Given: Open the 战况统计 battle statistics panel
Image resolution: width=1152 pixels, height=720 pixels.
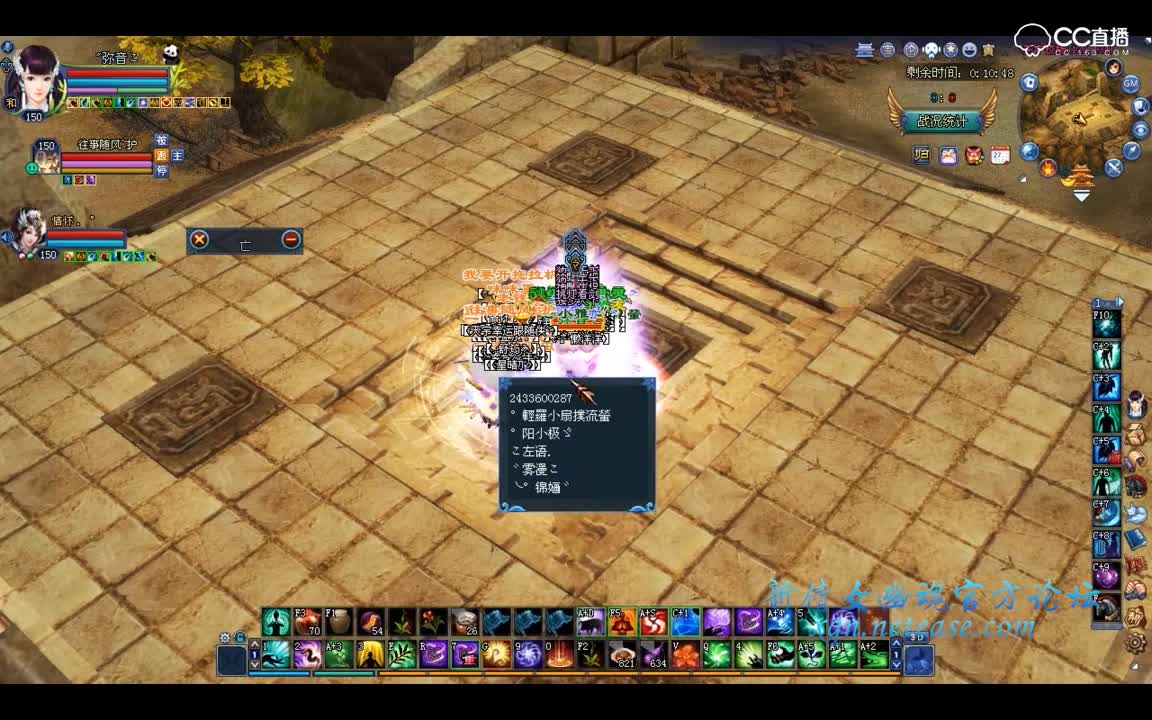Looking at the screenshot, I should (941, 121).
